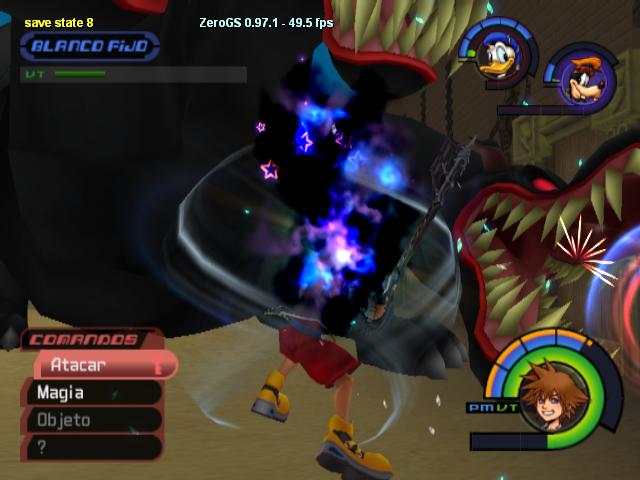Click Goofy's party portrait

tap(578, 77)
